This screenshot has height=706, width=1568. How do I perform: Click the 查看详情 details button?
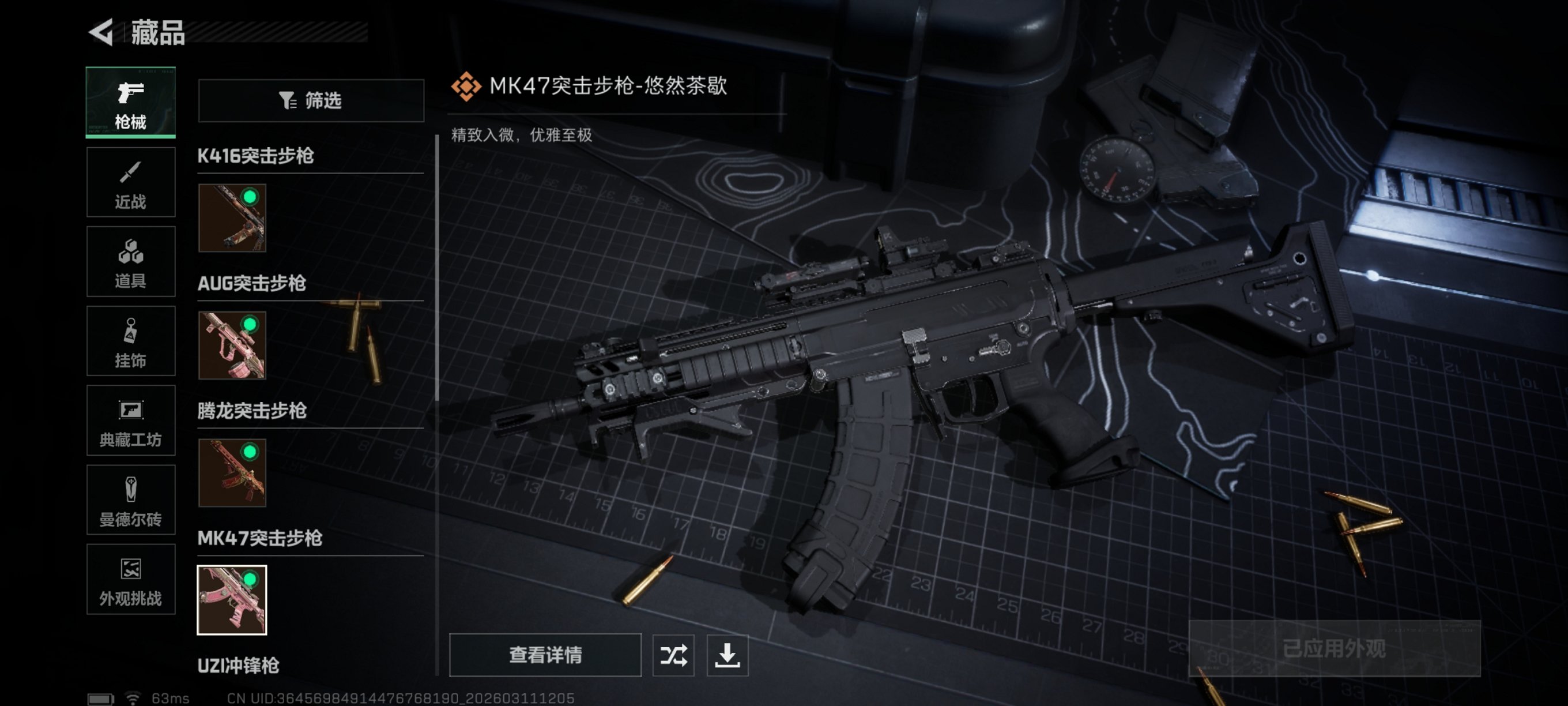click(545, 656)
